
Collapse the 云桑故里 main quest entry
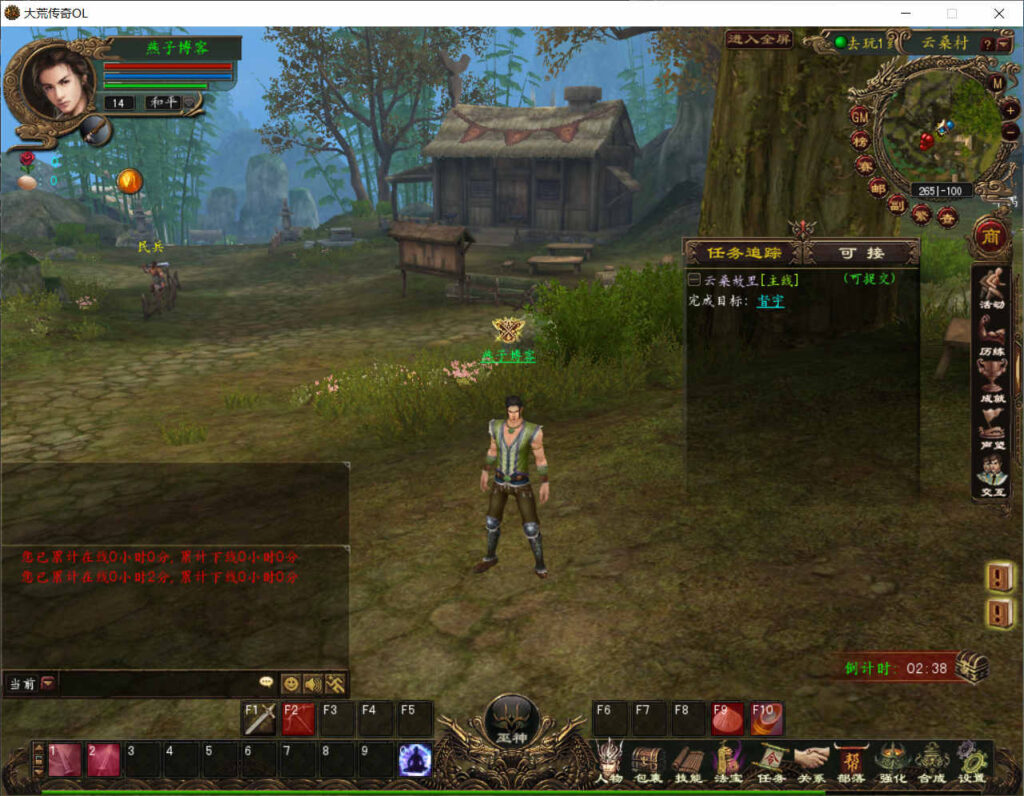[694, 280]
